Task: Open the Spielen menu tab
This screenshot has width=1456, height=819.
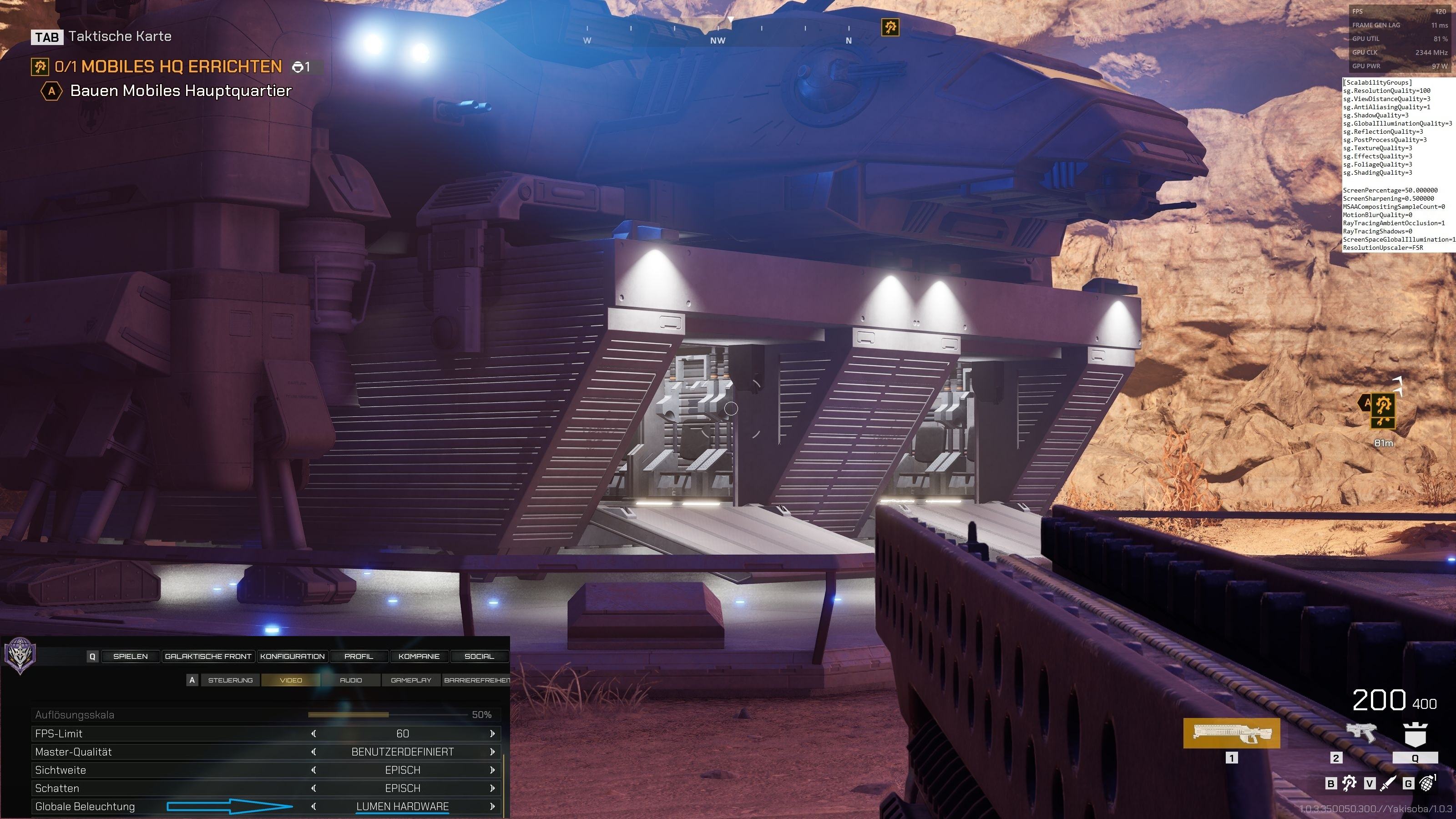Action: 130,656
